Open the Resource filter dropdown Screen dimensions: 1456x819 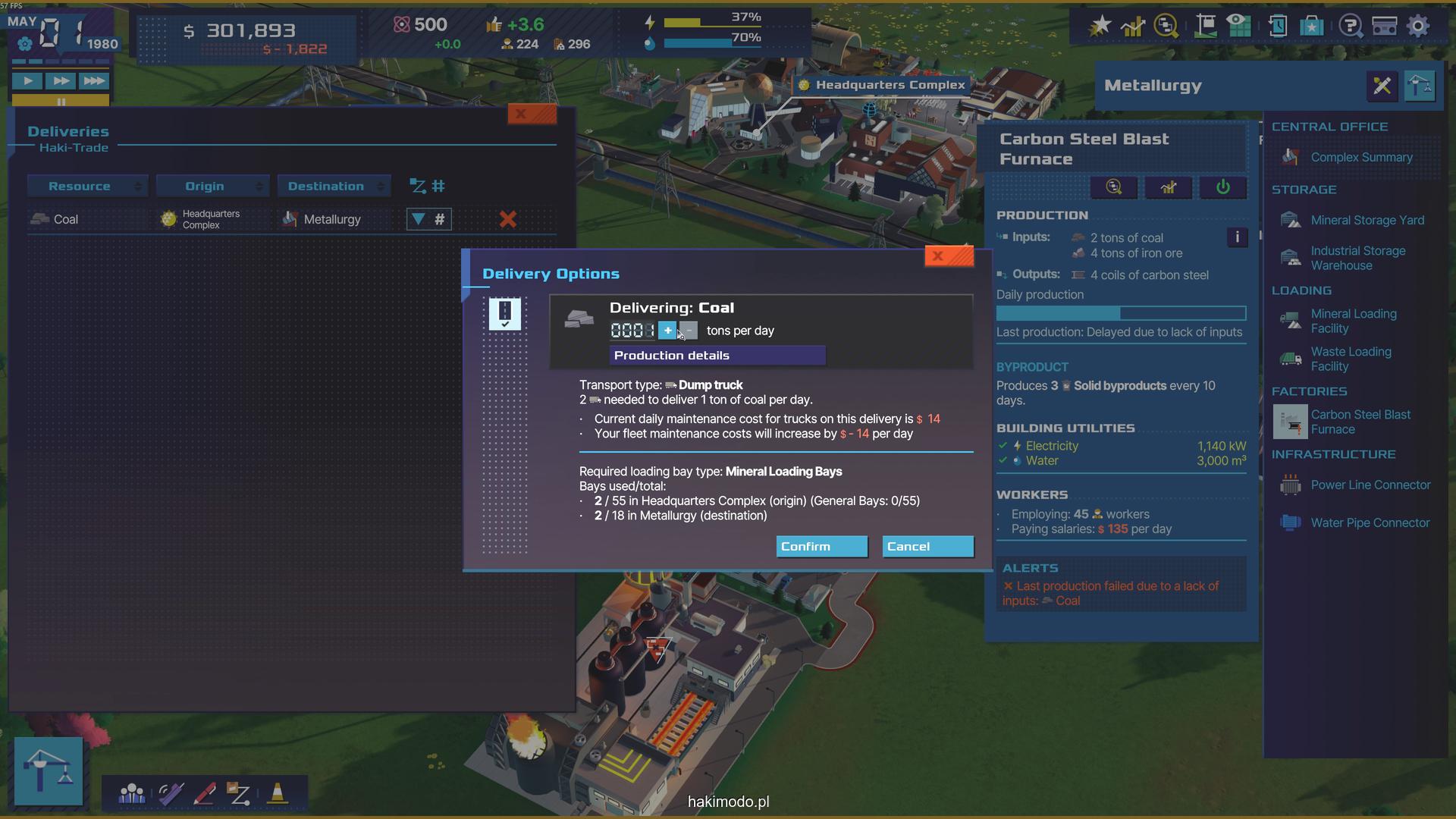pos(86,187)
